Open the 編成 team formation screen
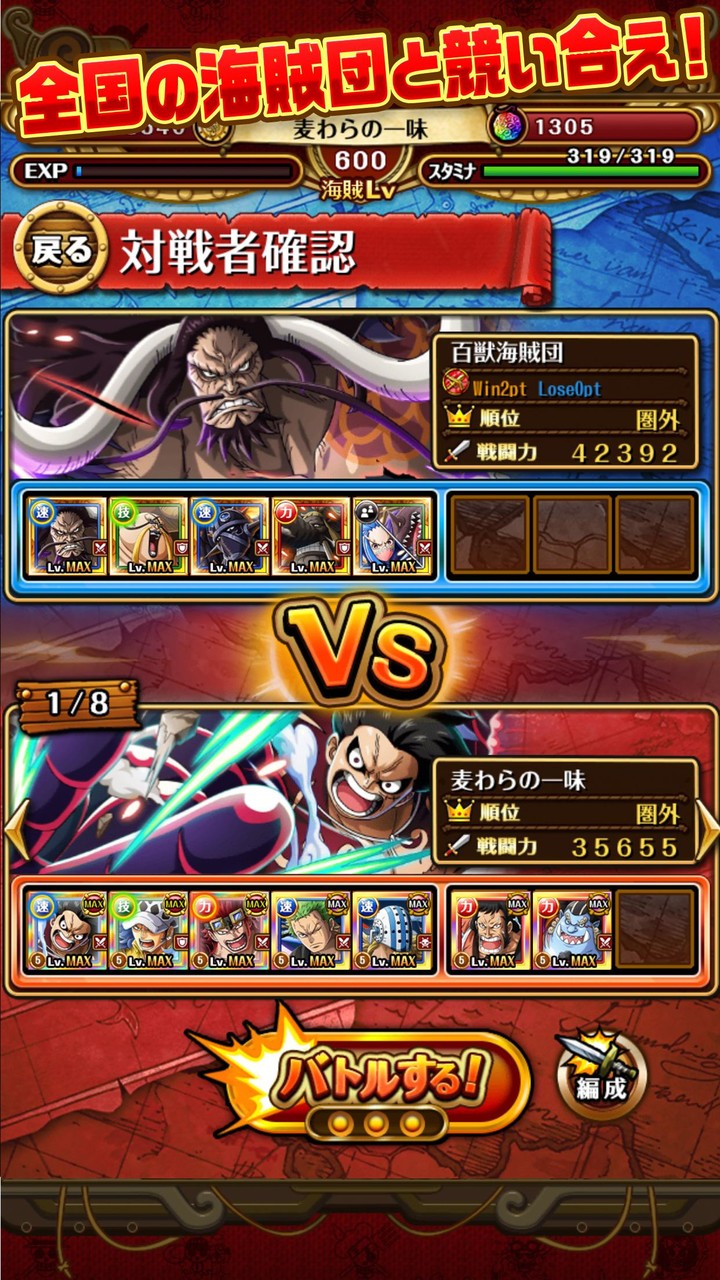 (602, 1077)
